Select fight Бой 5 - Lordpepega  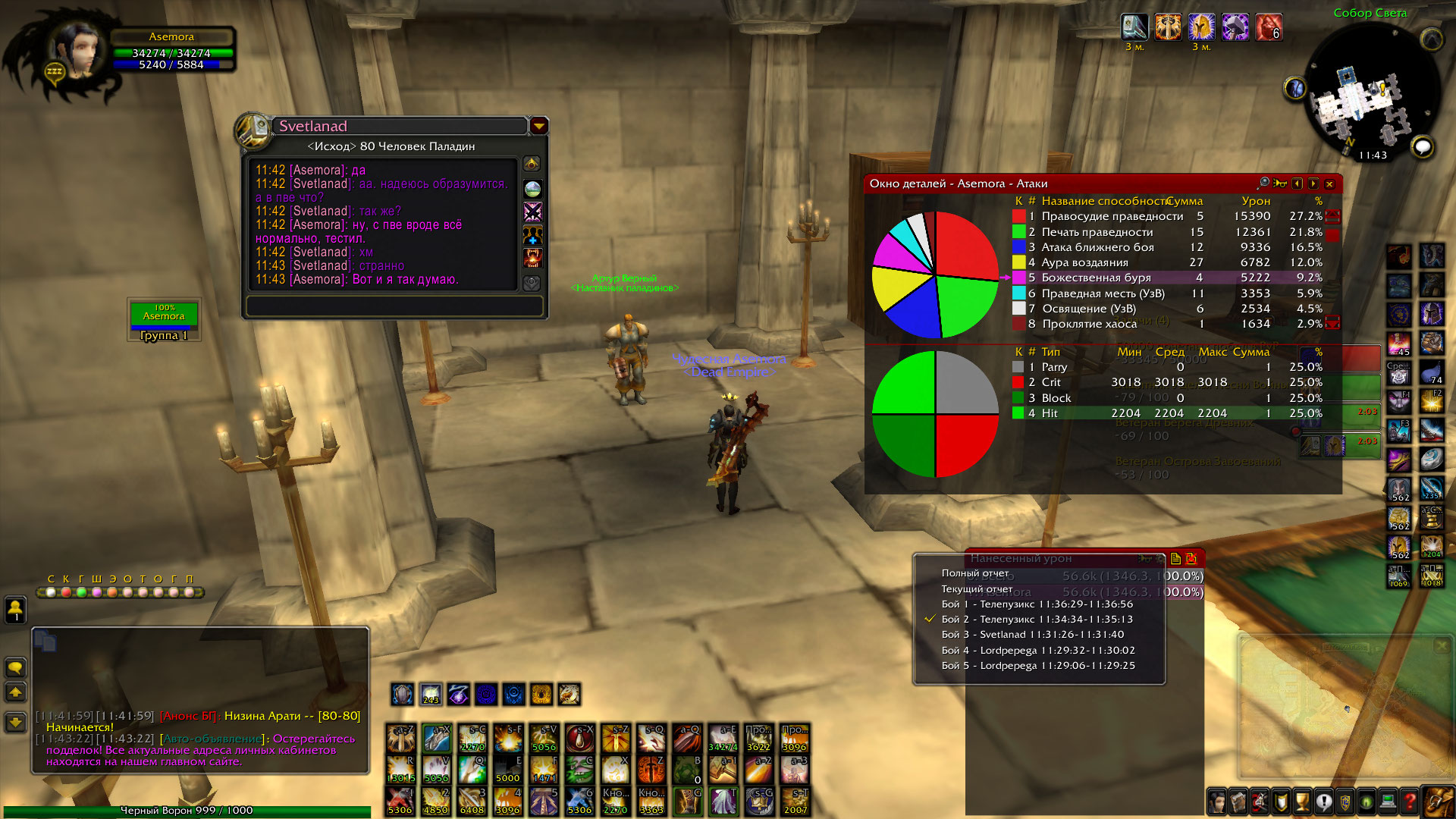tap(1037, 666)
